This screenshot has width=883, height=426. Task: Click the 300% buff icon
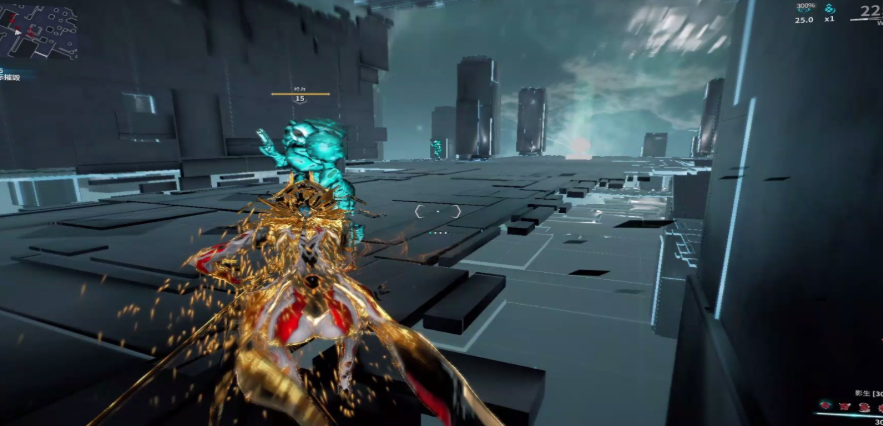(x=804, y=9)
